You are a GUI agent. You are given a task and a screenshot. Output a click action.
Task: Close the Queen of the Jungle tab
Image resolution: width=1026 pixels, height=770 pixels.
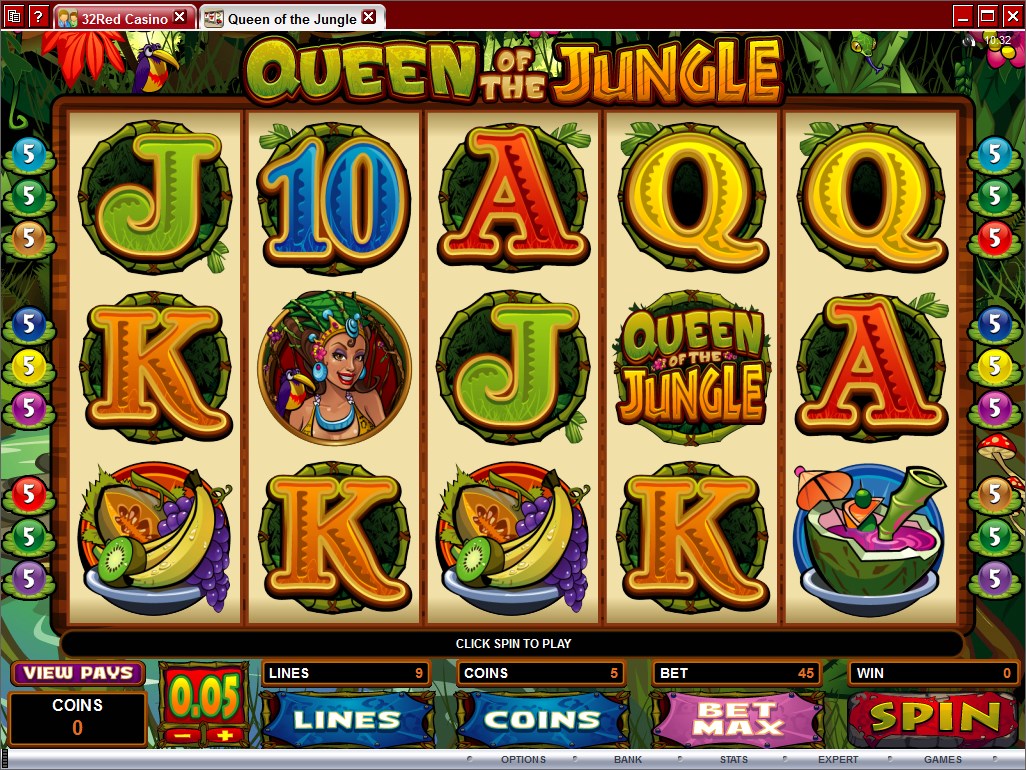[368, 17]
